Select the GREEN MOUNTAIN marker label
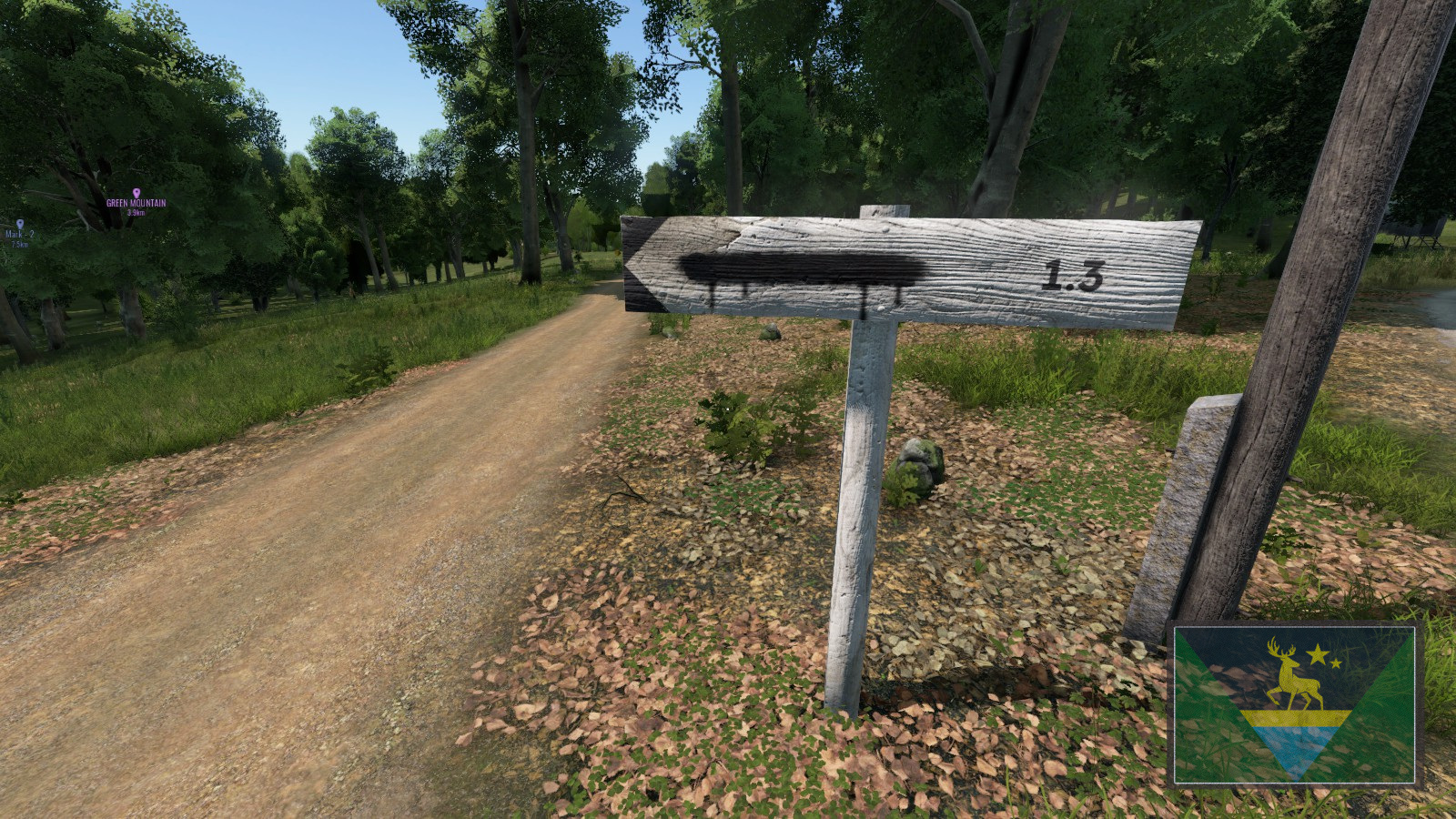Screen dimensions: 1456x819 [136, 203]
